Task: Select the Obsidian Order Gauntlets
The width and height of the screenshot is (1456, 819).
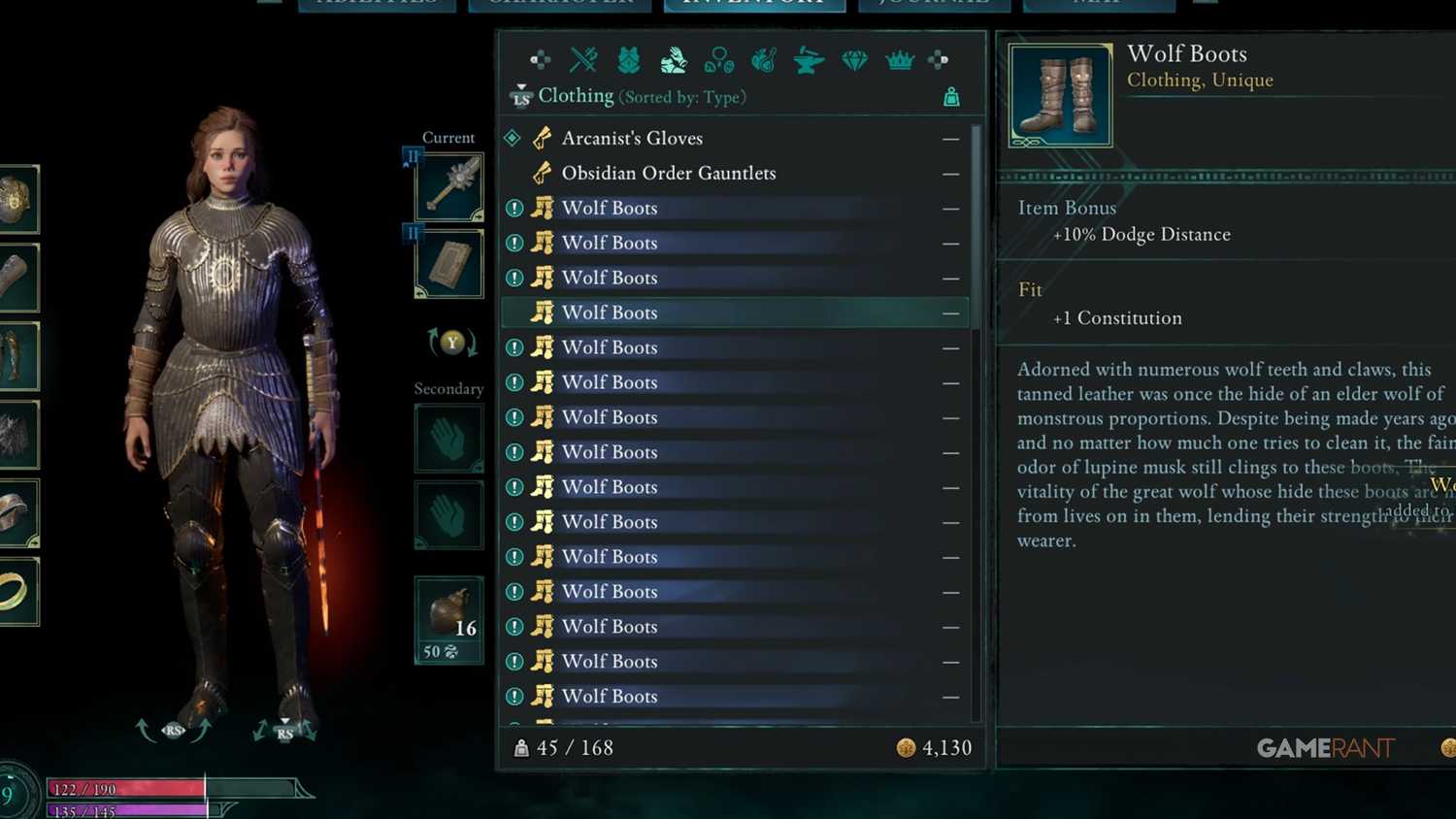Action: coord(669,173)
